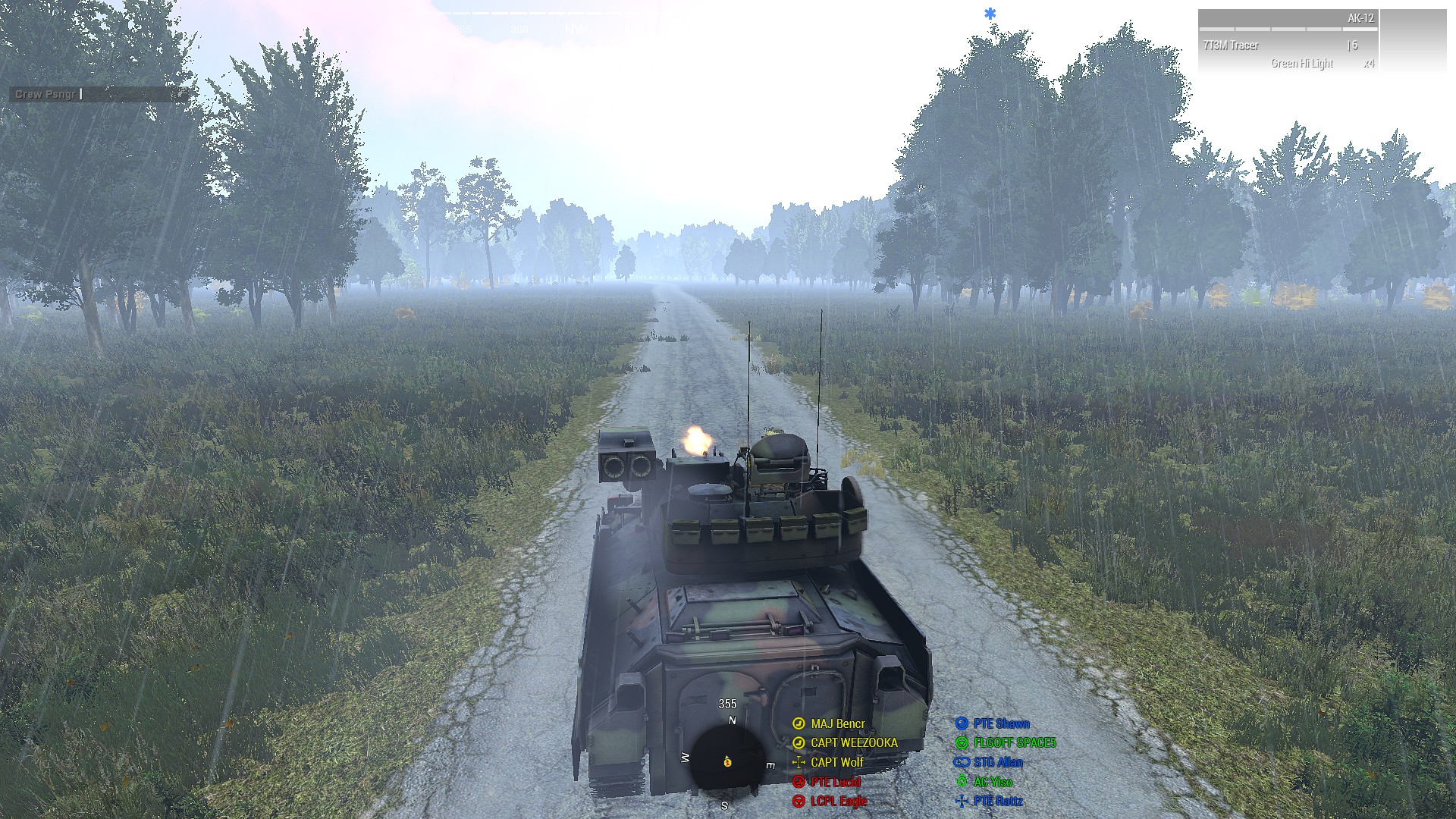Click the blue asterisk waypoint marker
Image resolution: width=1456 pixels, height=819 pixels.
click(991, 13)
